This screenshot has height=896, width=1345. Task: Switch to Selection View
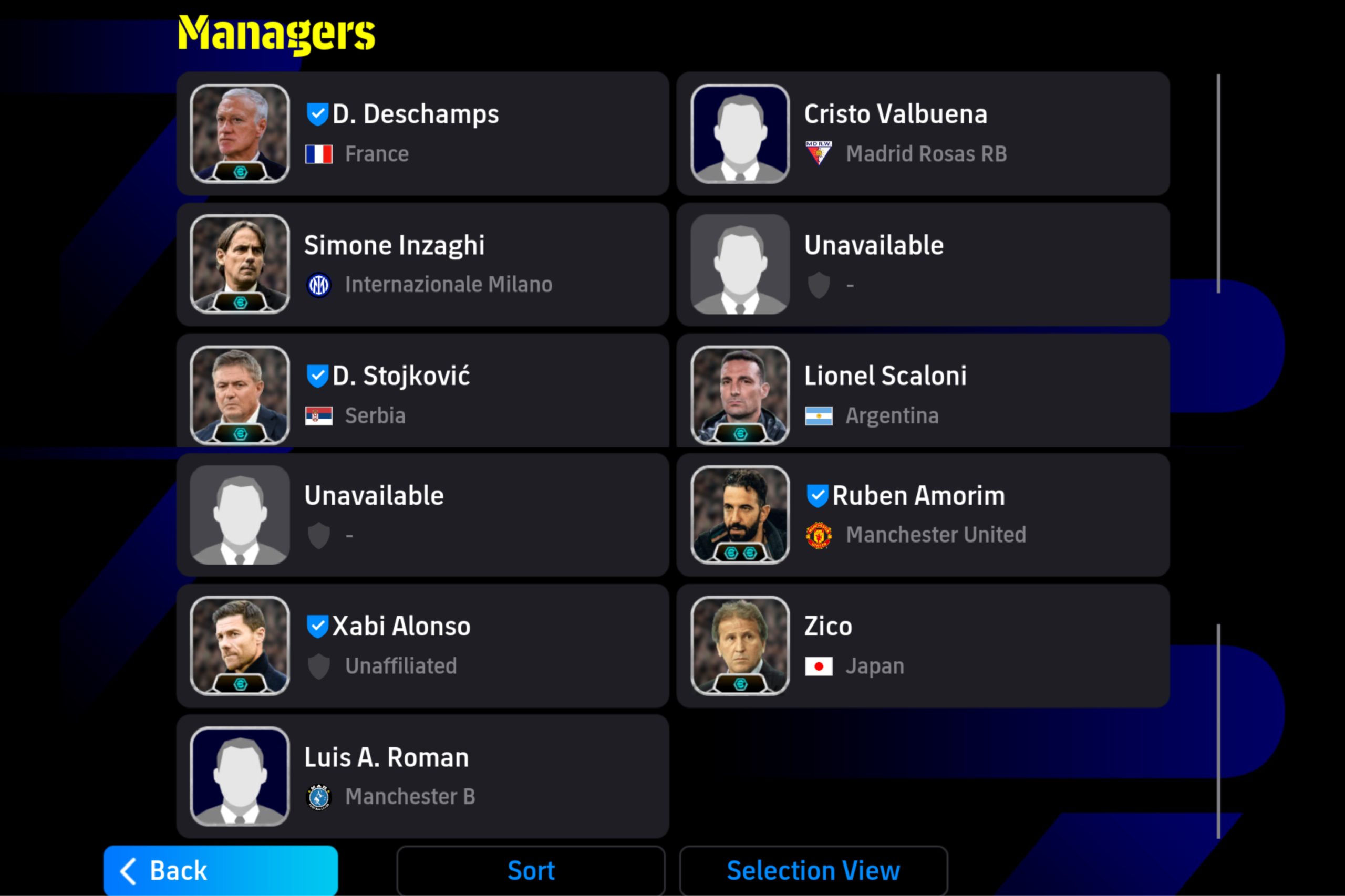click(x=813, y=870)
